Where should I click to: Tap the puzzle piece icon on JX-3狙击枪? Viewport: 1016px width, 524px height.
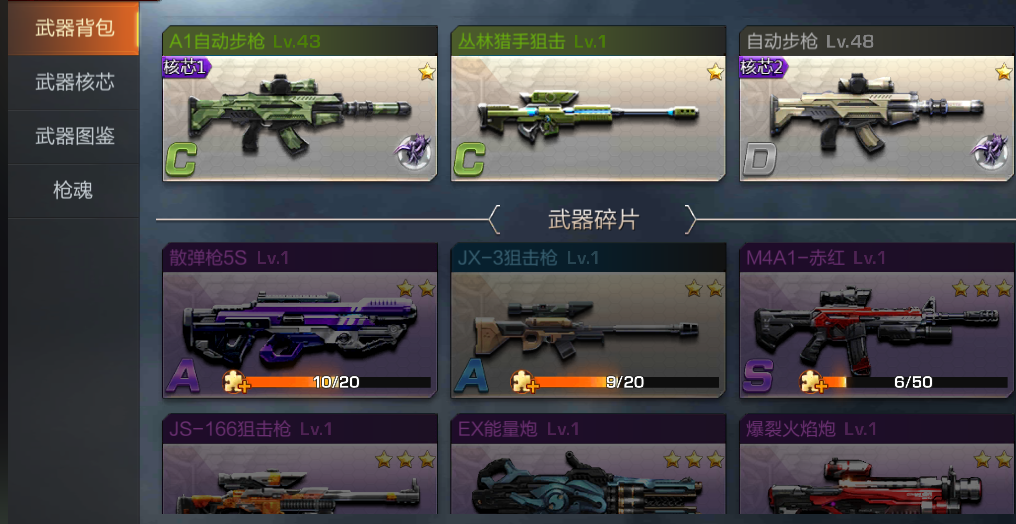[x=524, y=381]
